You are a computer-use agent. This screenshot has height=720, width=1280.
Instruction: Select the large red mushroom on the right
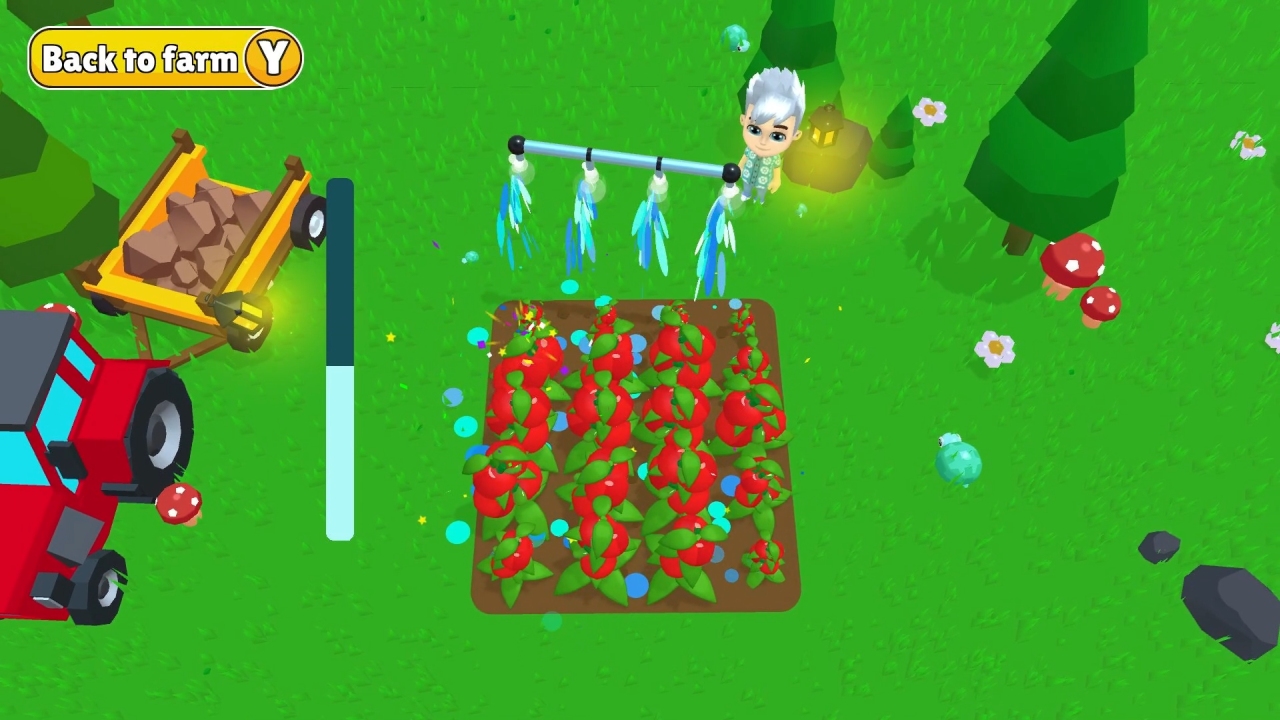point(1075,260)
